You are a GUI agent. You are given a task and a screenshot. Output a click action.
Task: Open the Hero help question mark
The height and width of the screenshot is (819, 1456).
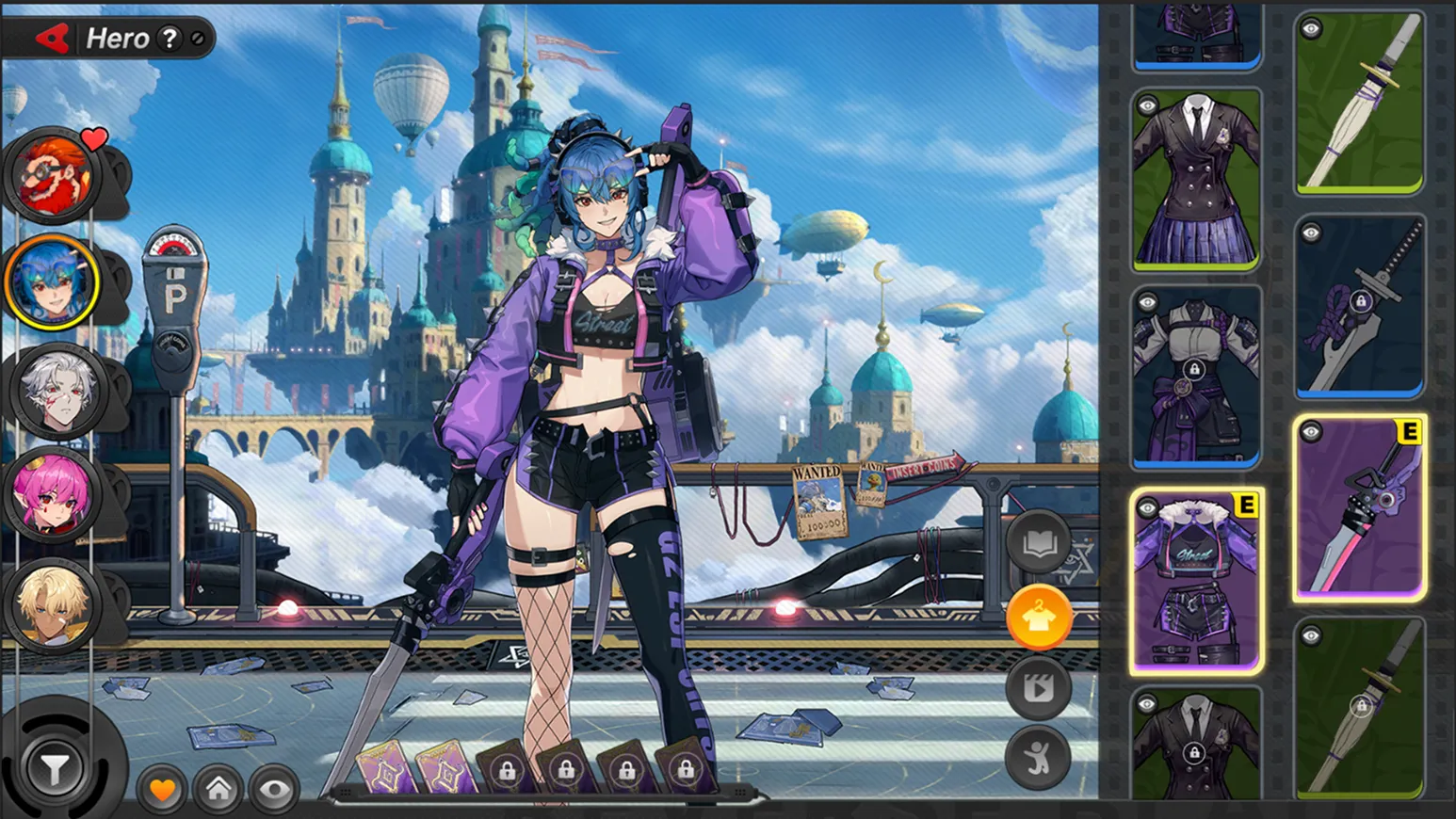169,39
